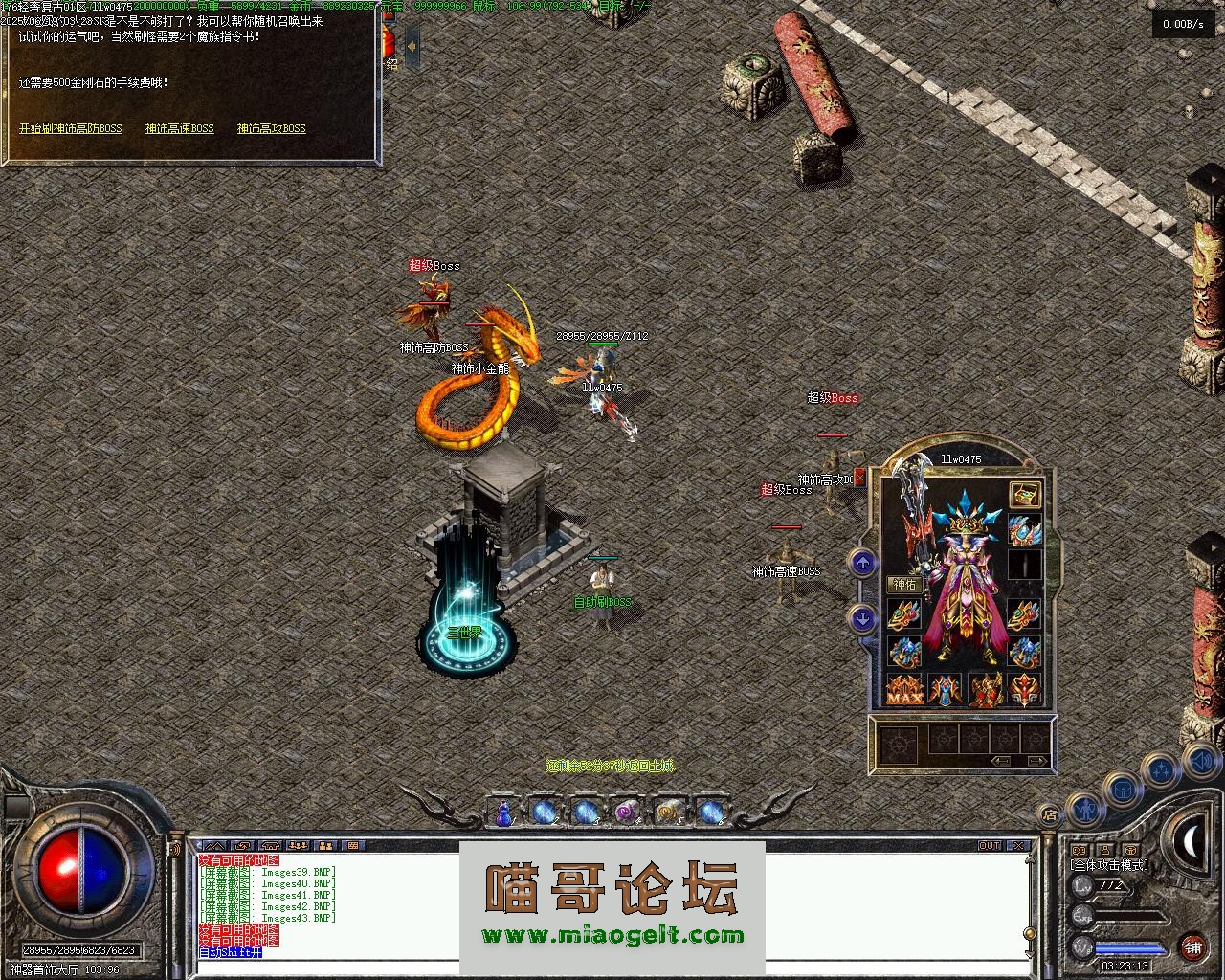Image resolution: width=1225 pixels, height=980 pixels.
Task: Click the up arrow beside the equipment panel
Action: [862, 563]
